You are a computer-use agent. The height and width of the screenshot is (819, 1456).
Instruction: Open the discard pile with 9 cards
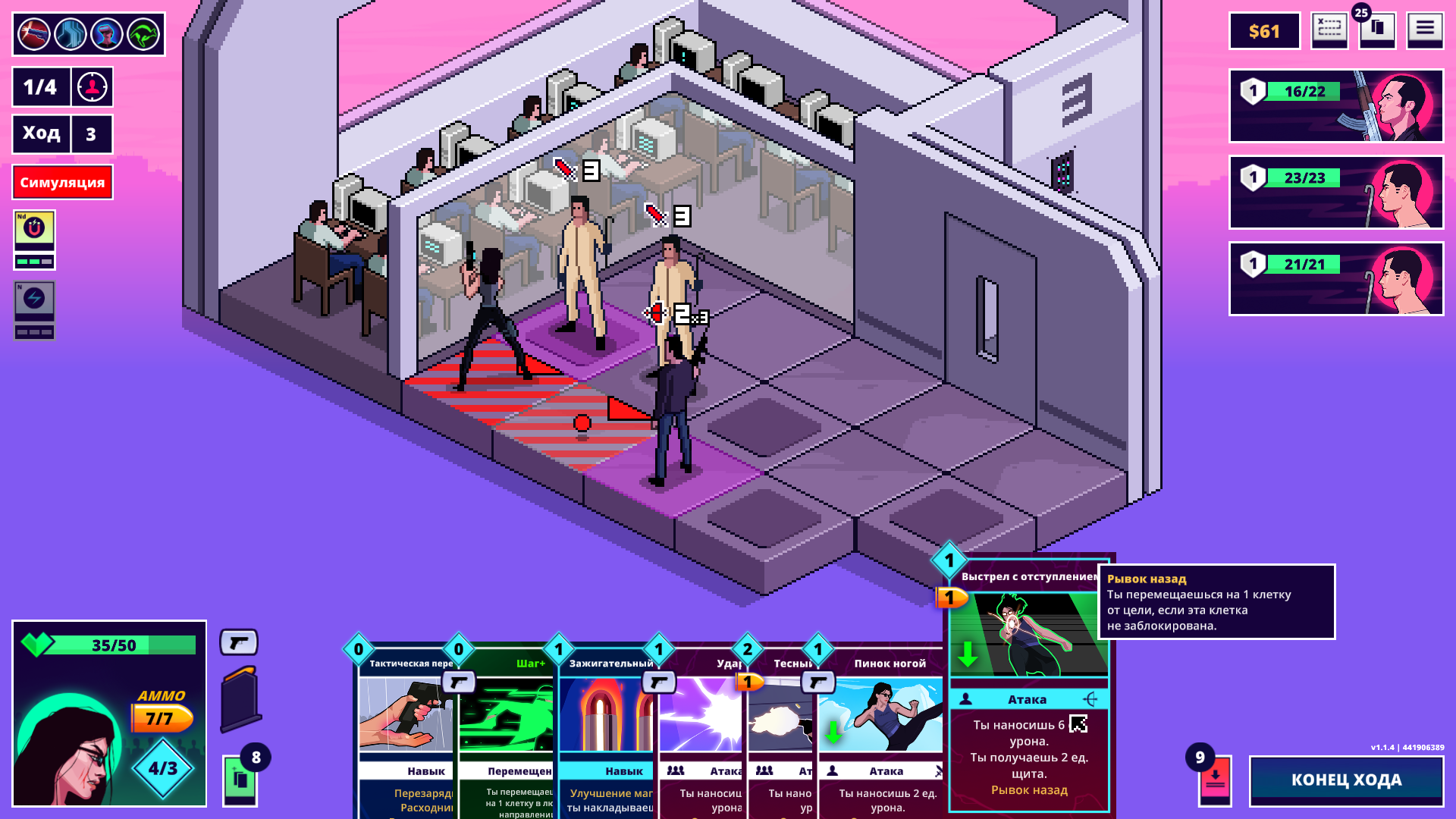pos(1215,780)
